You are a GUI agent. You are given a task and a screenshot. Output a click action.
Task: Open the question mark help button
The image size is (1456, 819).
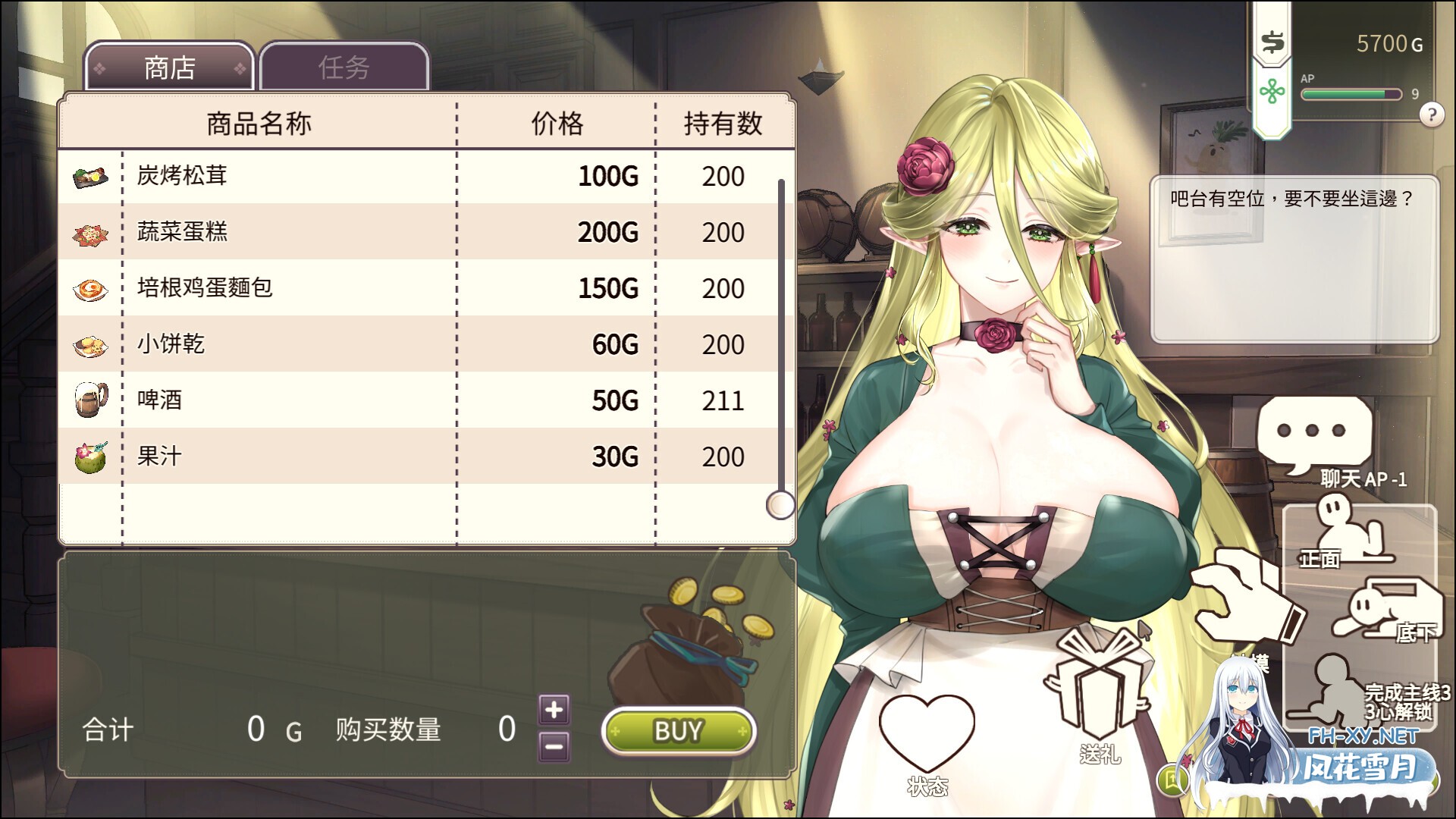(x=1432, y=116)
